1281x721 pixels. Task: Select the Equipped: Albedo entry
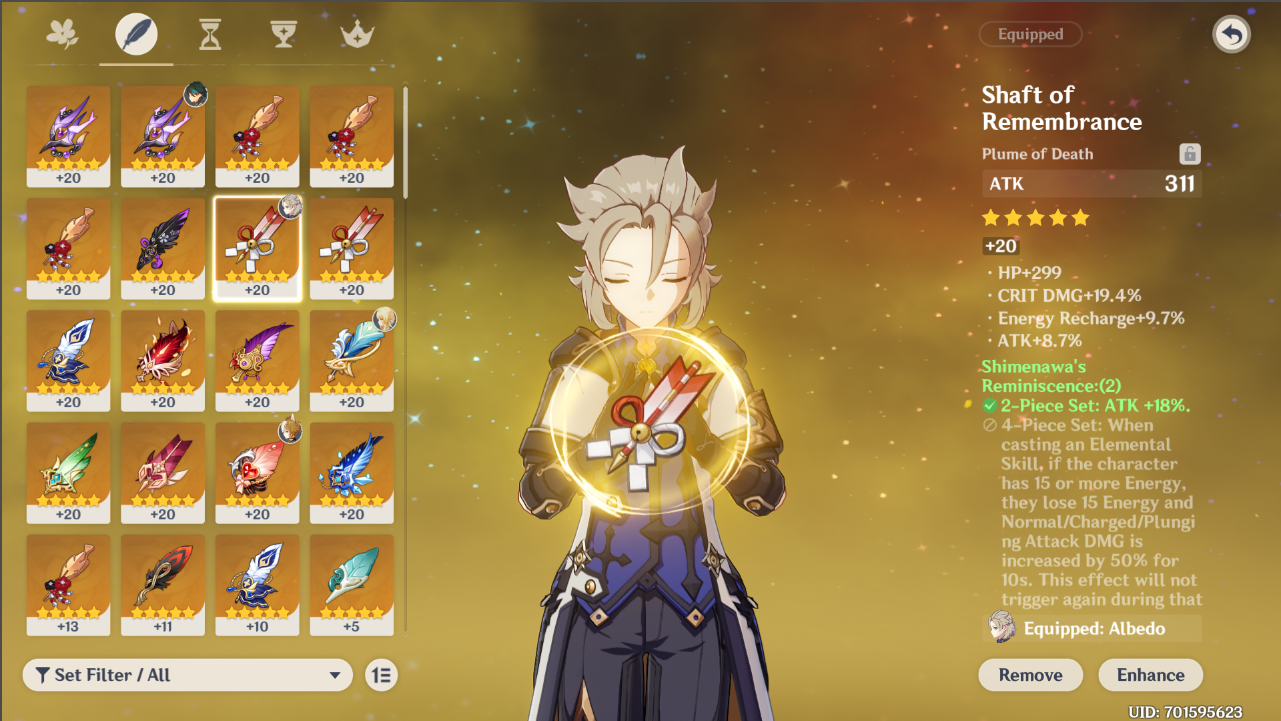pyautogui.click(x=1091, y=628)
